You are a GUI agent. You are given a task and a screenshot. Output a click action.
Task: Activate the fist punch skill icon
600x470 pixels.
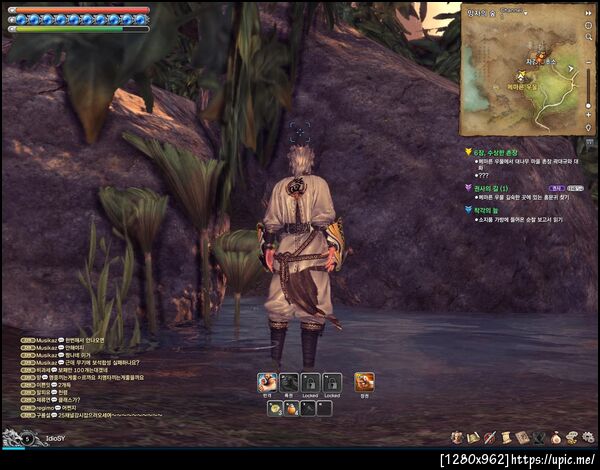[x=267, y=382]
